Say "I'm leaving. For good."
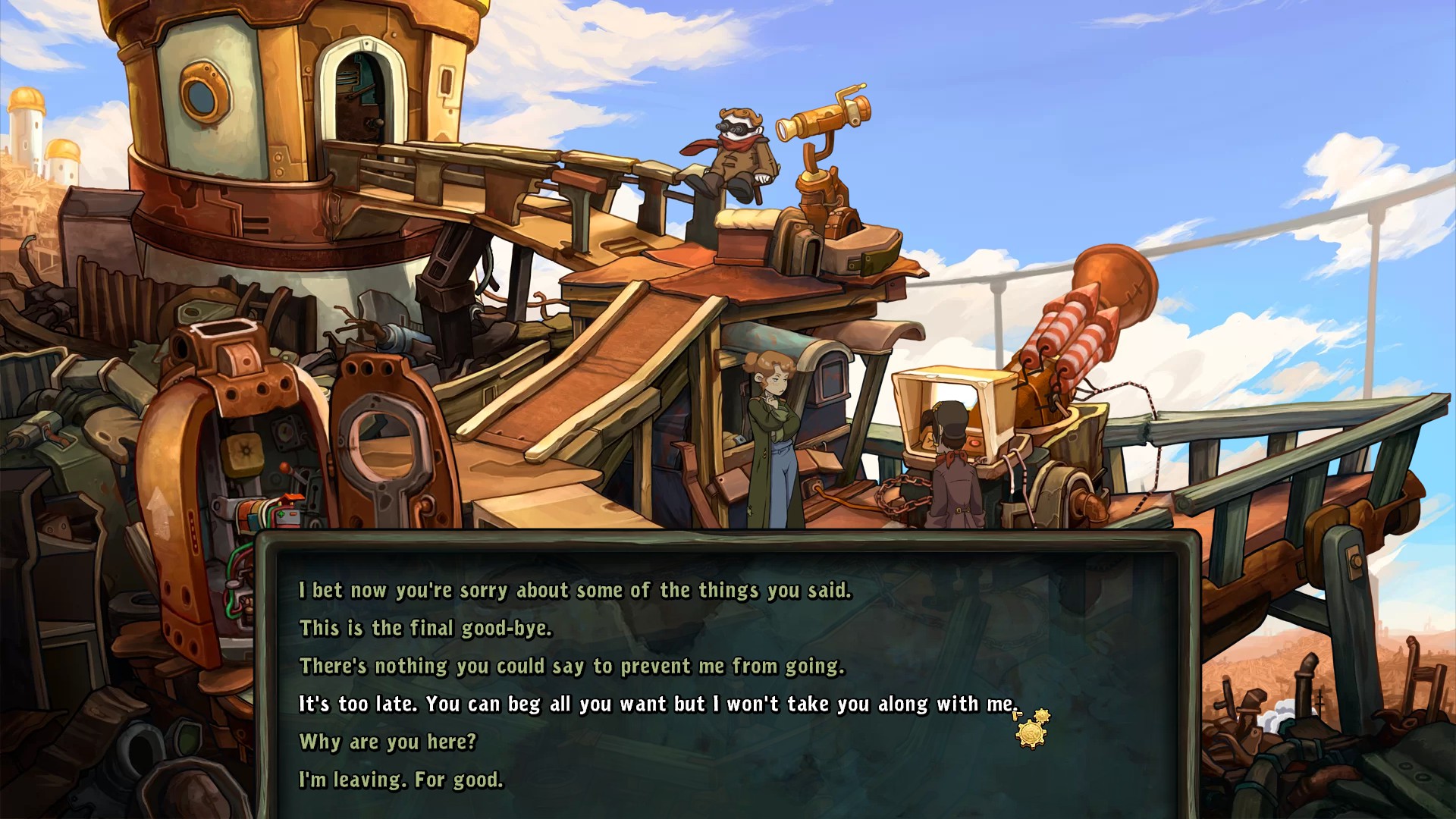Viewport: 1456px width, 819px height. (x=400, y=780)
